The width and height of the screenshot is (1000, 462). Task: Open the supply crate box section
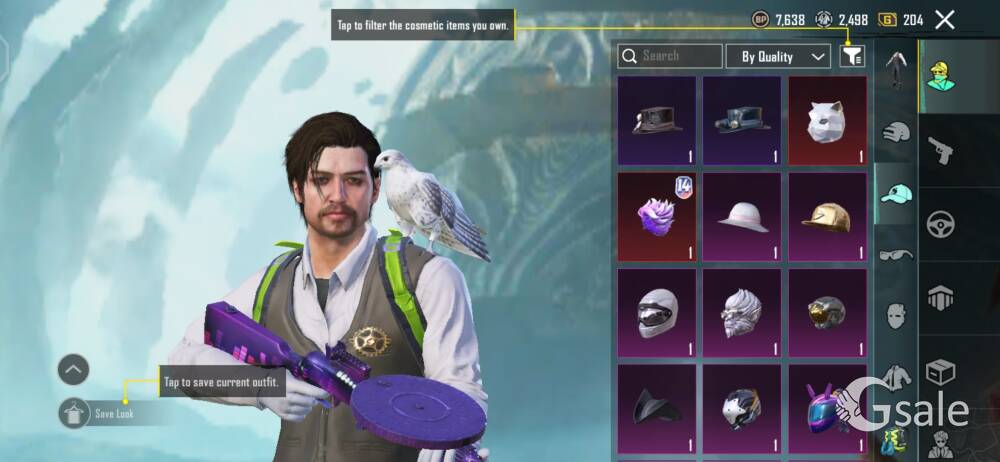940,371
